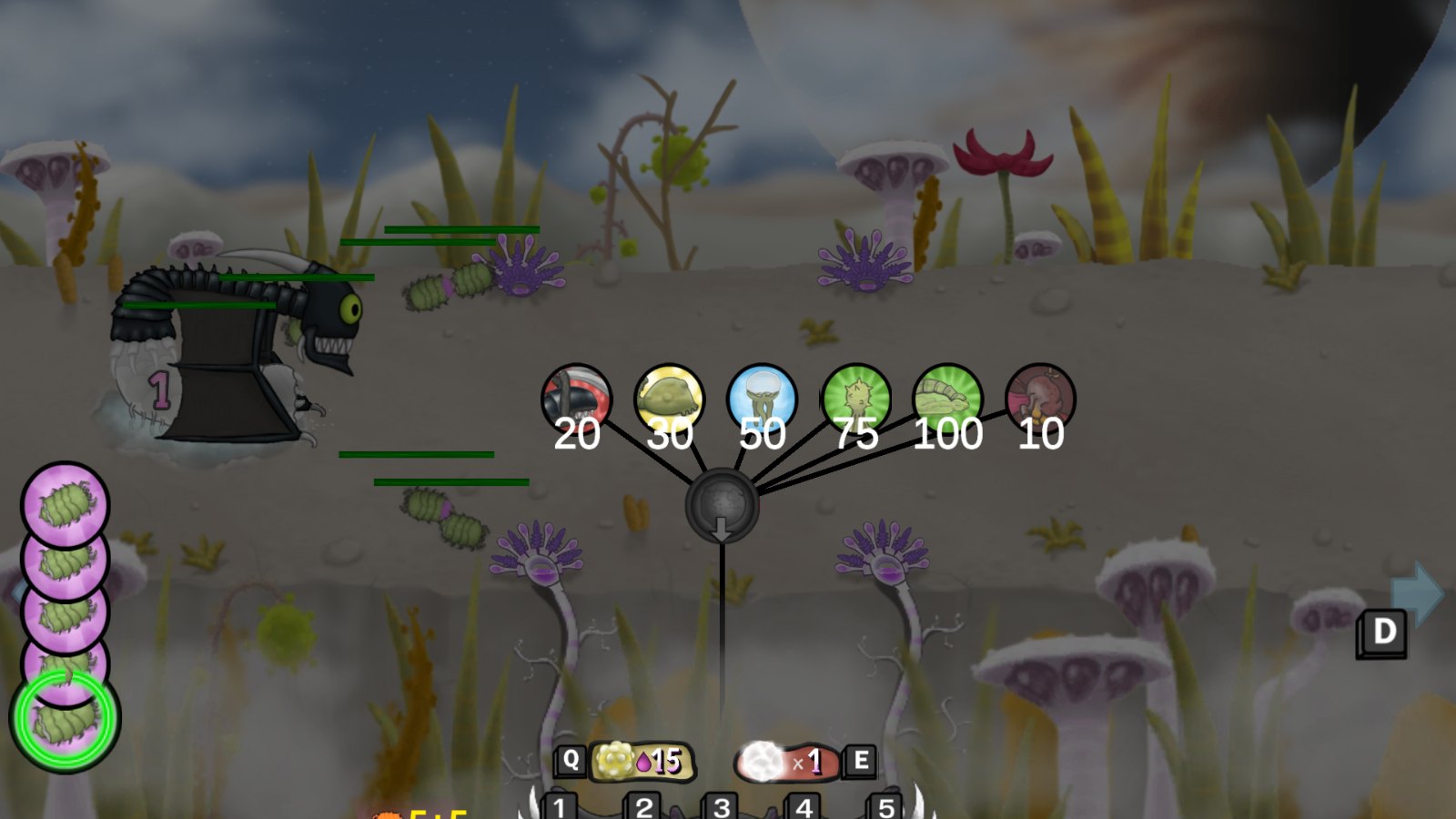The image size is (1456, 819).
Task: Use the yellow egg cluster ability costing 15
Action: [x=642, y=762]
